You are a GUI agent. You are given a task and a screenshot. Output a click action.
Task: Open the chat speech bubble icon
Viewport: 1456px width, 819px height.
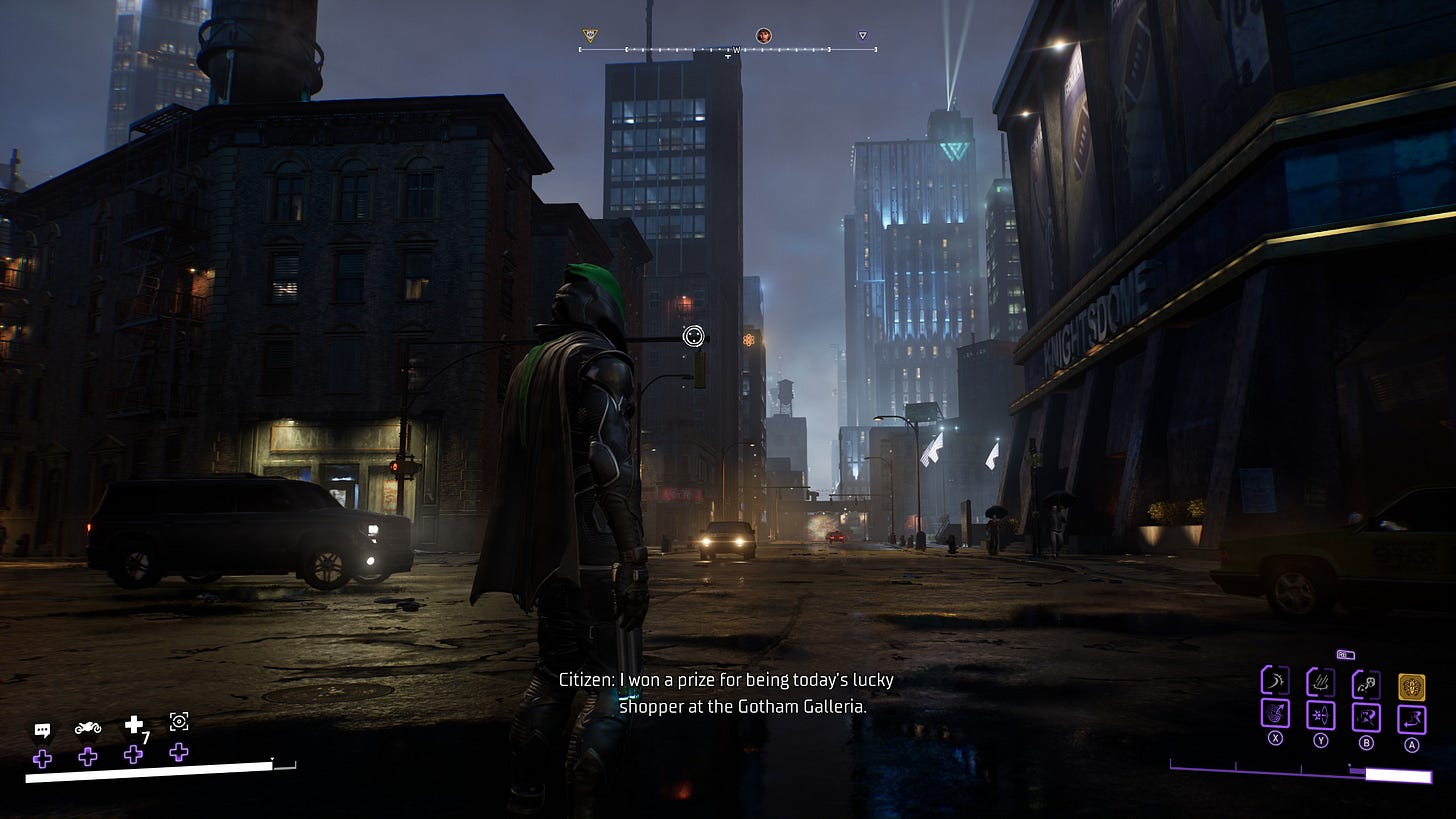coord(42,730)
